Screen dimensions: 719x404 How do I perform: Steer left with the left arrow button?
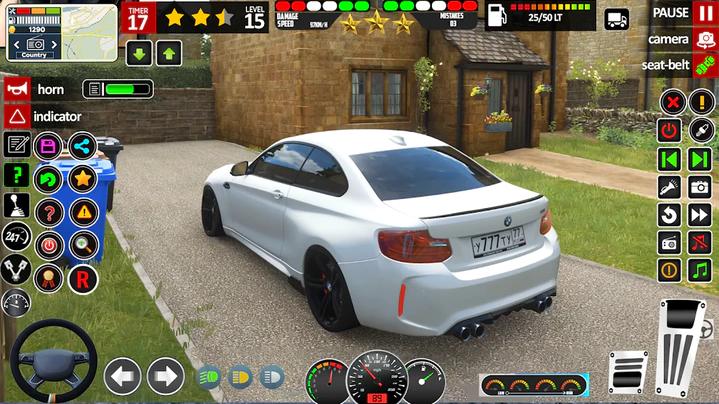[x=123, y=376]
